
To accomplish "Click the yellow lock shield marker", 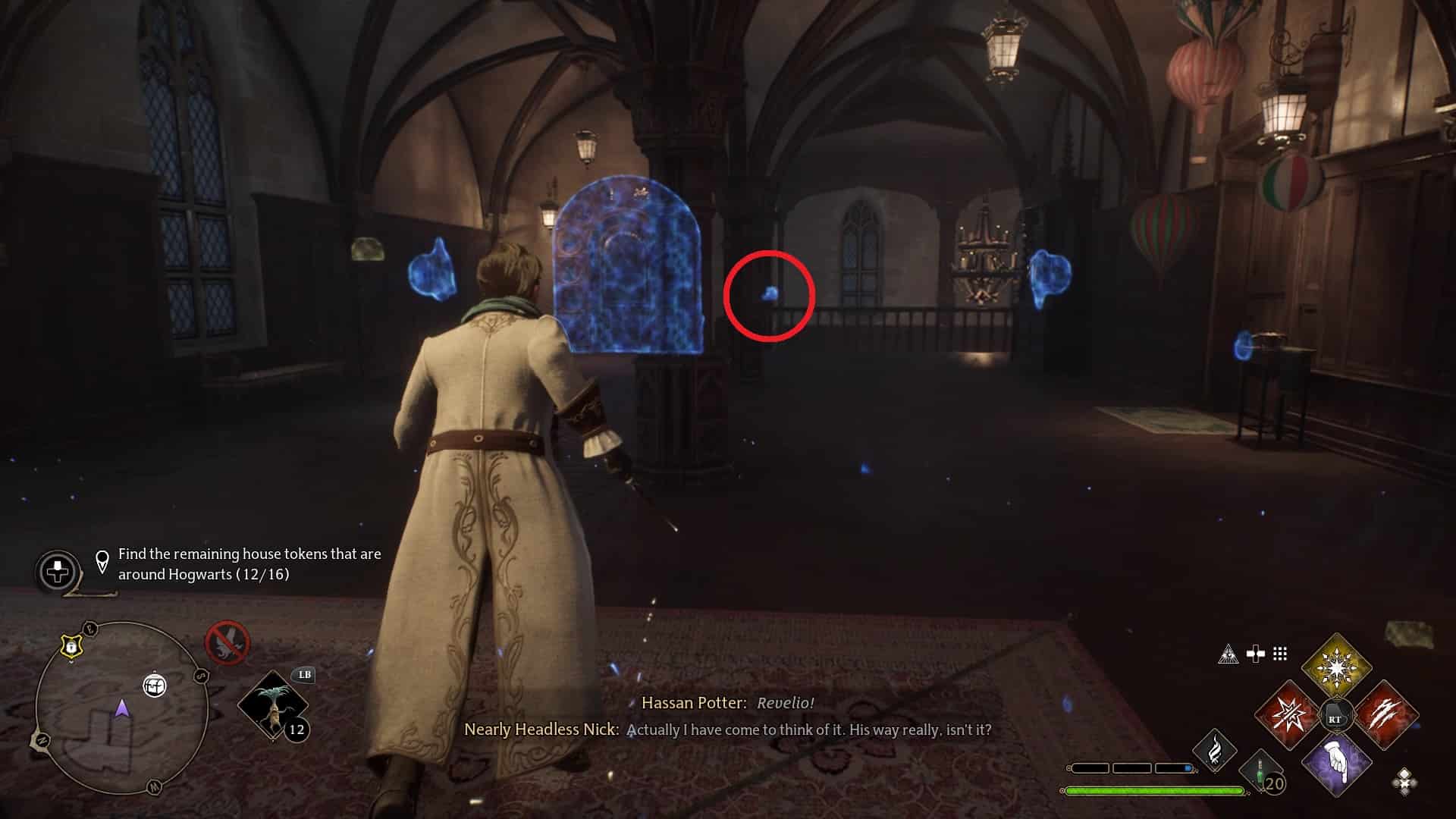I will pos(71,647).
